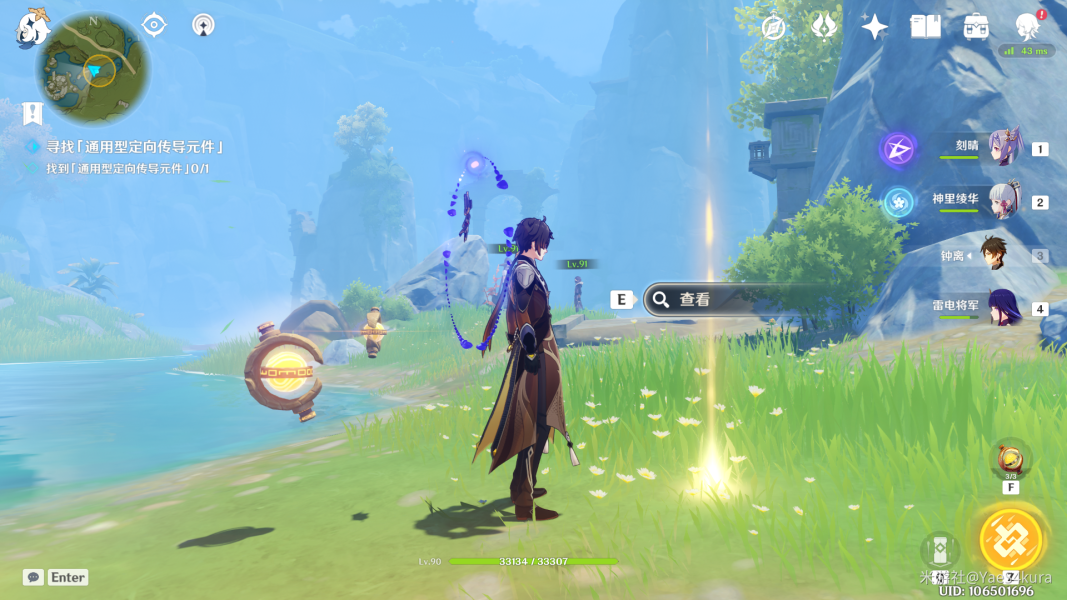The width and height of the screenshot is (1067, 600).
Task: Use the equipped gadget icon
Action: 1010,460
